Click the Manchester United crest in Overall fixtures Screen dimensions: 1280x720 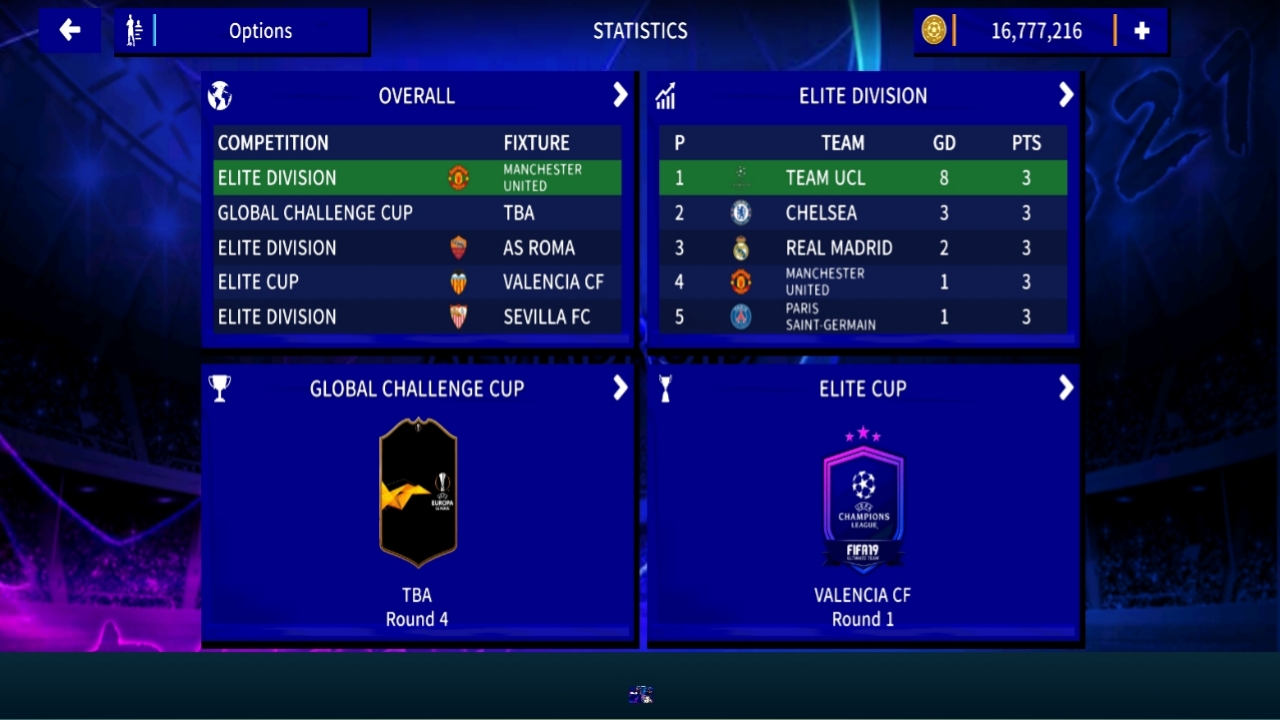coord(457,177)
